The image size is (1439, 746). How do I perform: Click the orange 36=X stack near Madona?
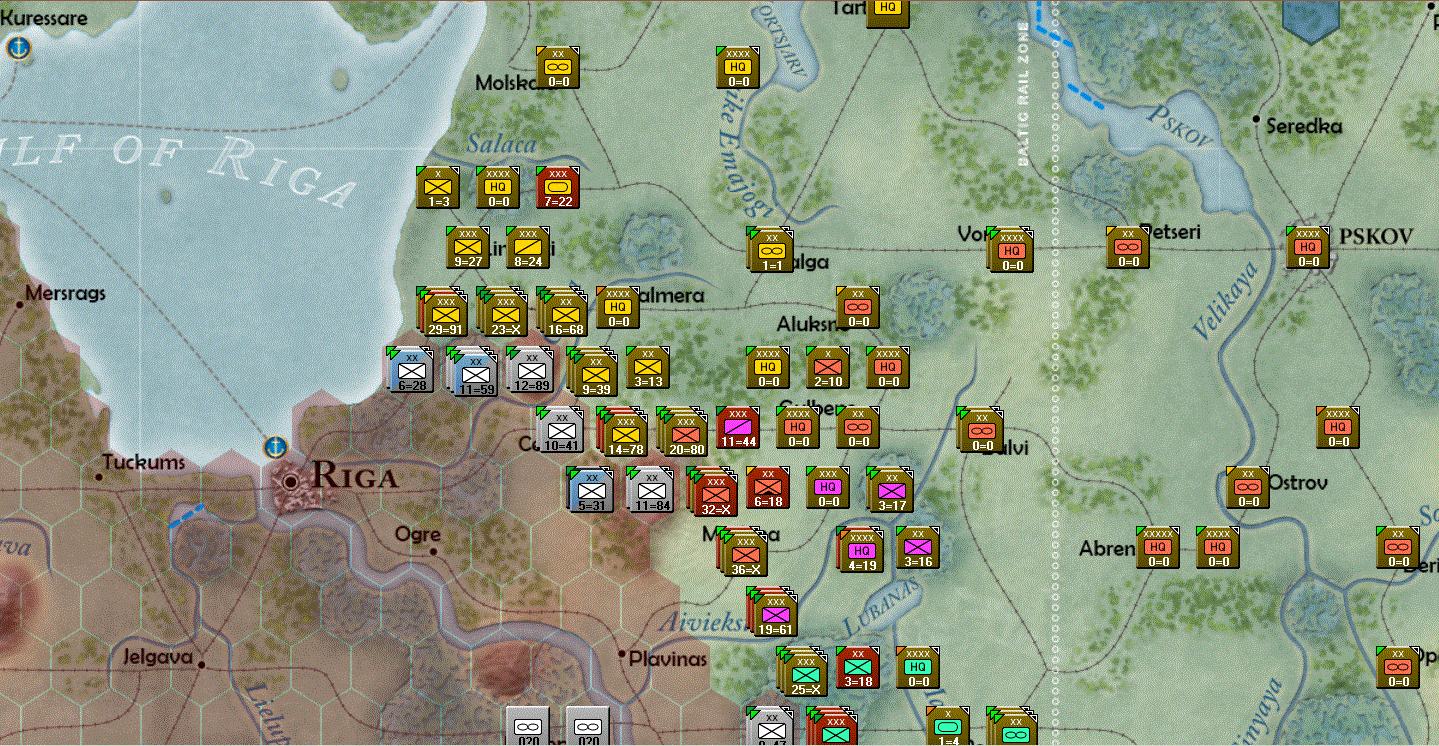(x=744, y=552)
